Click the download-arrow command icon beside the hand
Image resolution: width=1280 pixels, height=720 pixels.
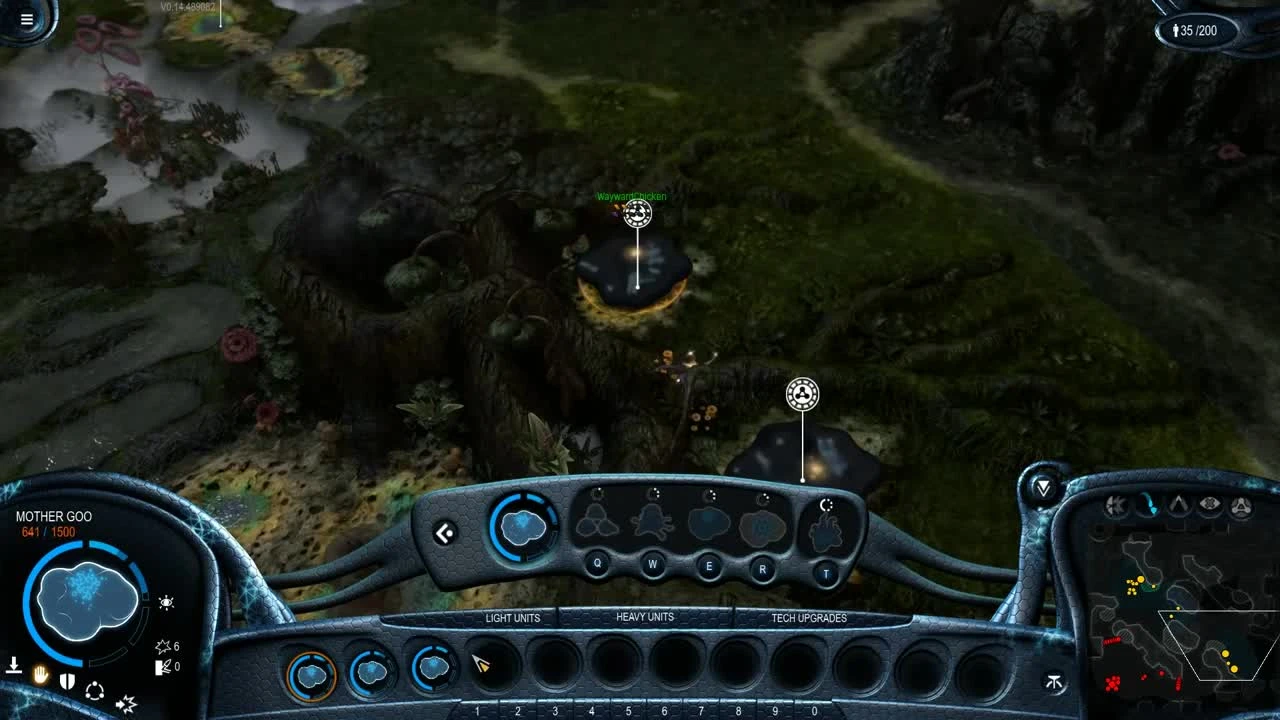click(14, 665)
